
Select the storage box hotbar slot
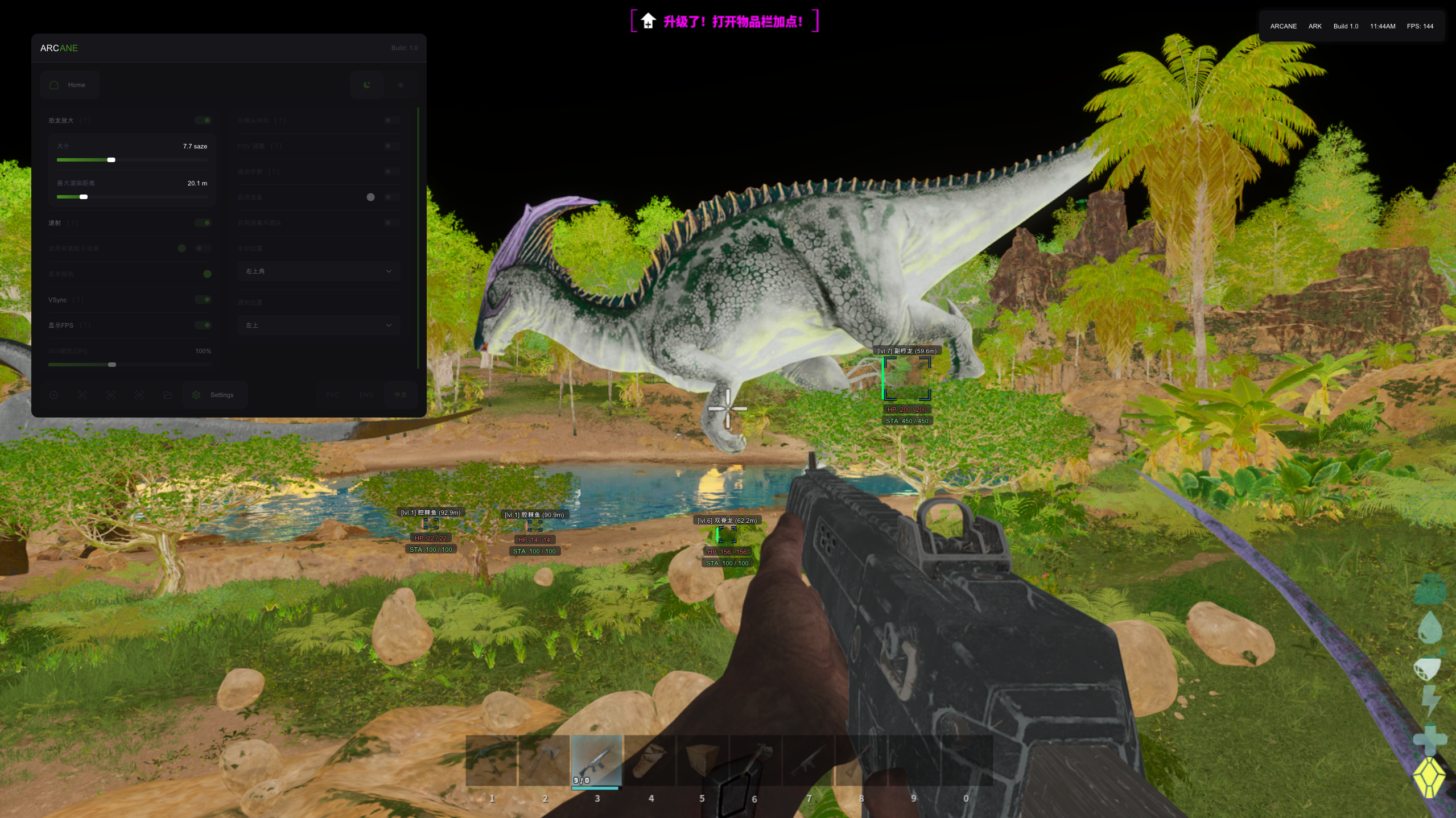702,761
